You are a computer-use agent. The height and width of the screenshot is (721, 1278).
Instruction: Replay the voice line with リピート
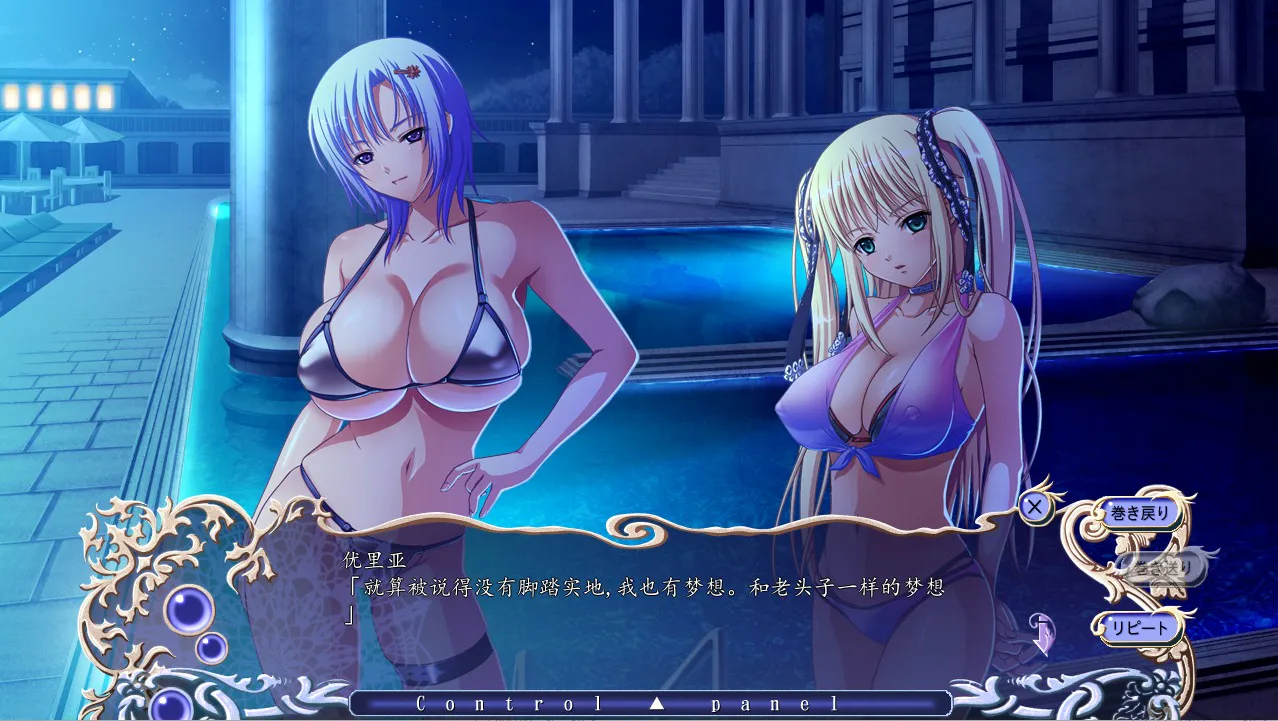point(1138,628)
